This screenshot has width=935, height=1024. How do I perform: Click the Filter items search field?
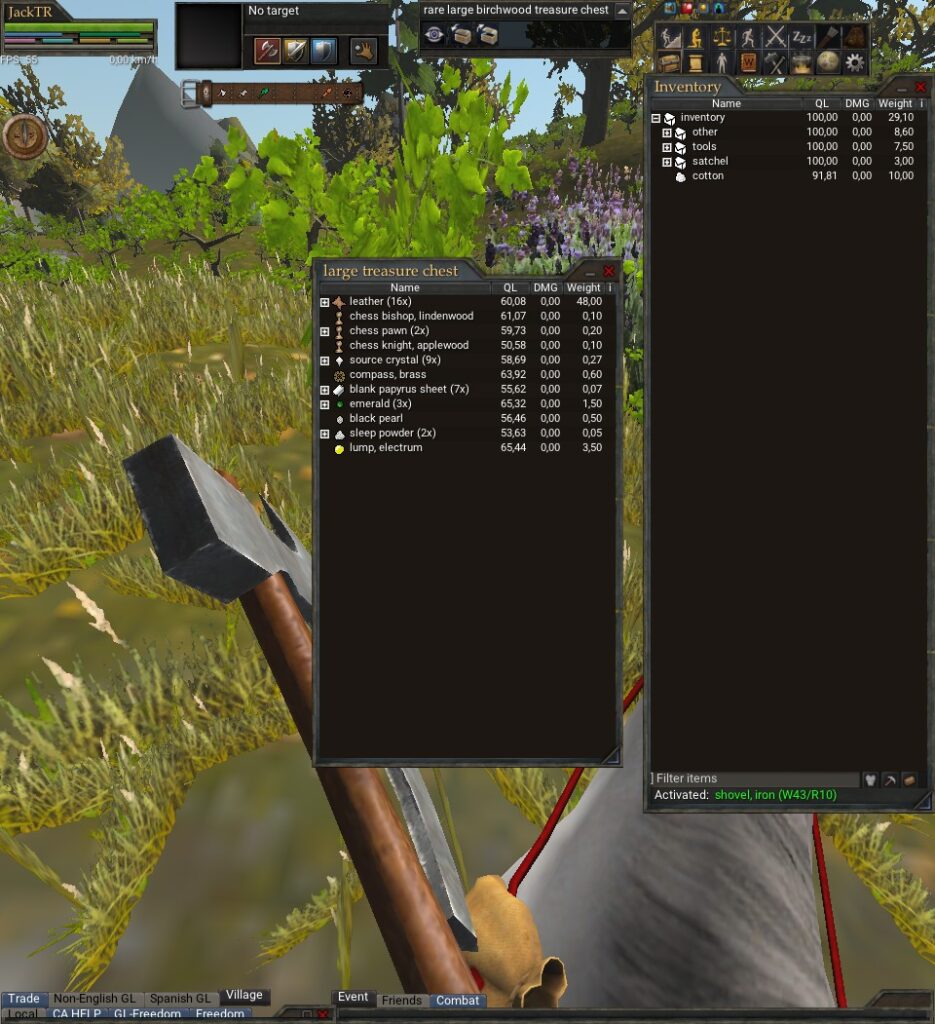[755, 779]
